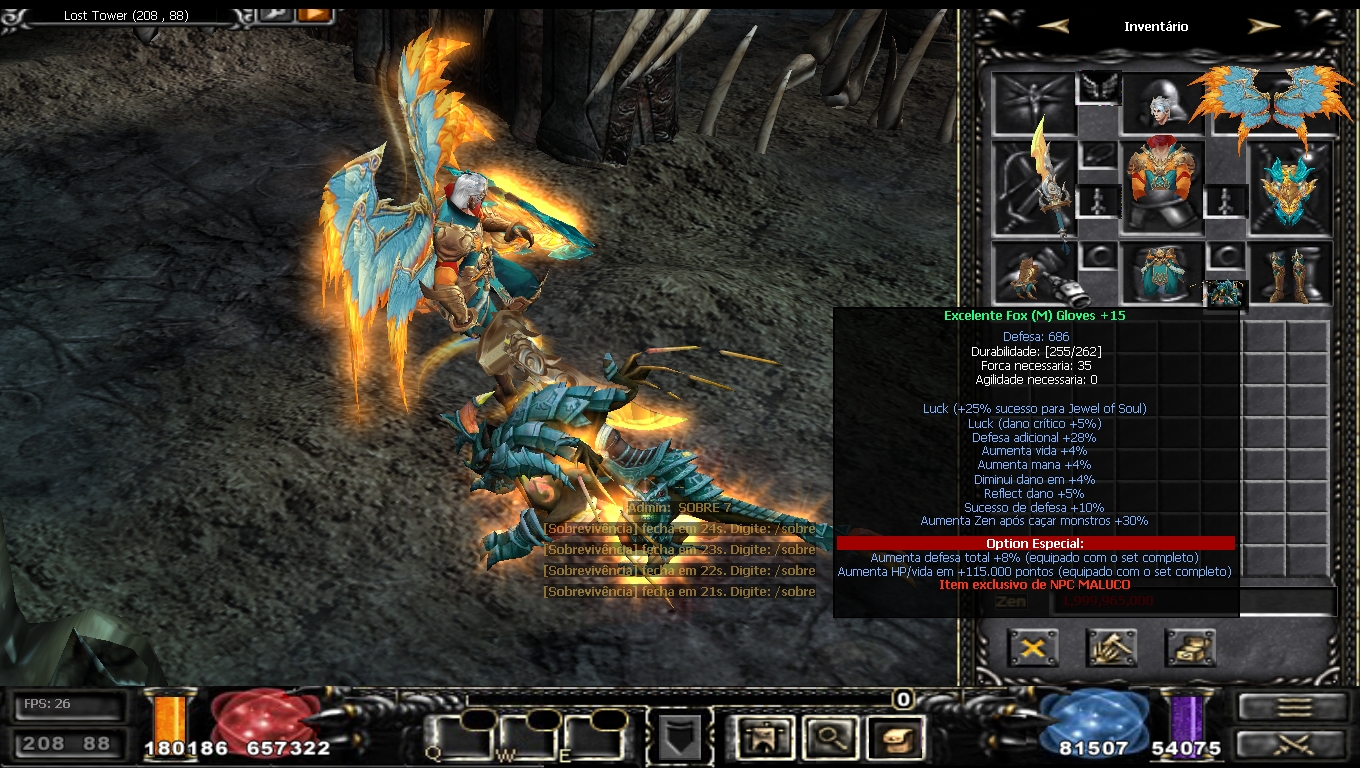Select the equipped blue-orange wings

click(1270, 104)
